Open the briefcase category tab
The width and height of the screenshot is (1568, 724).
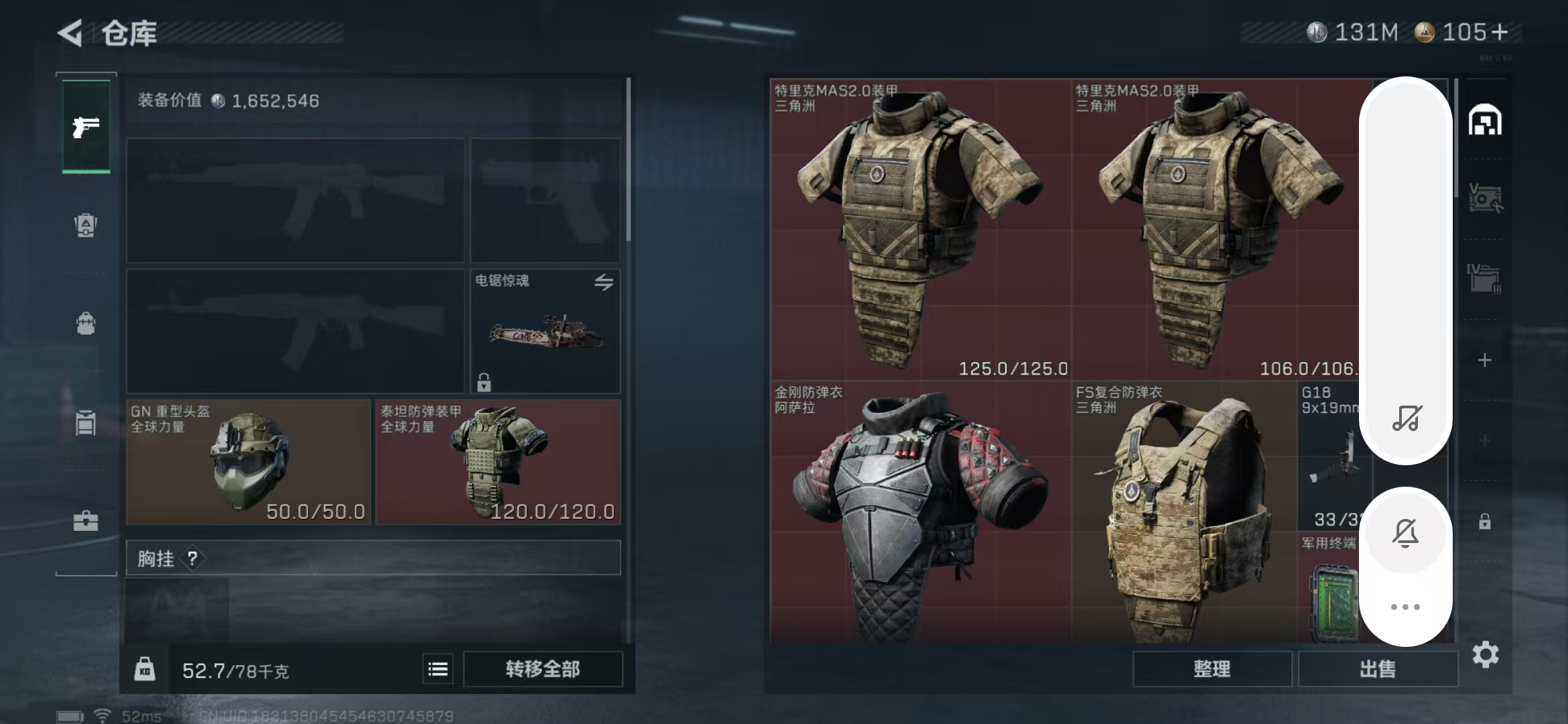click(x=86, y=521)
